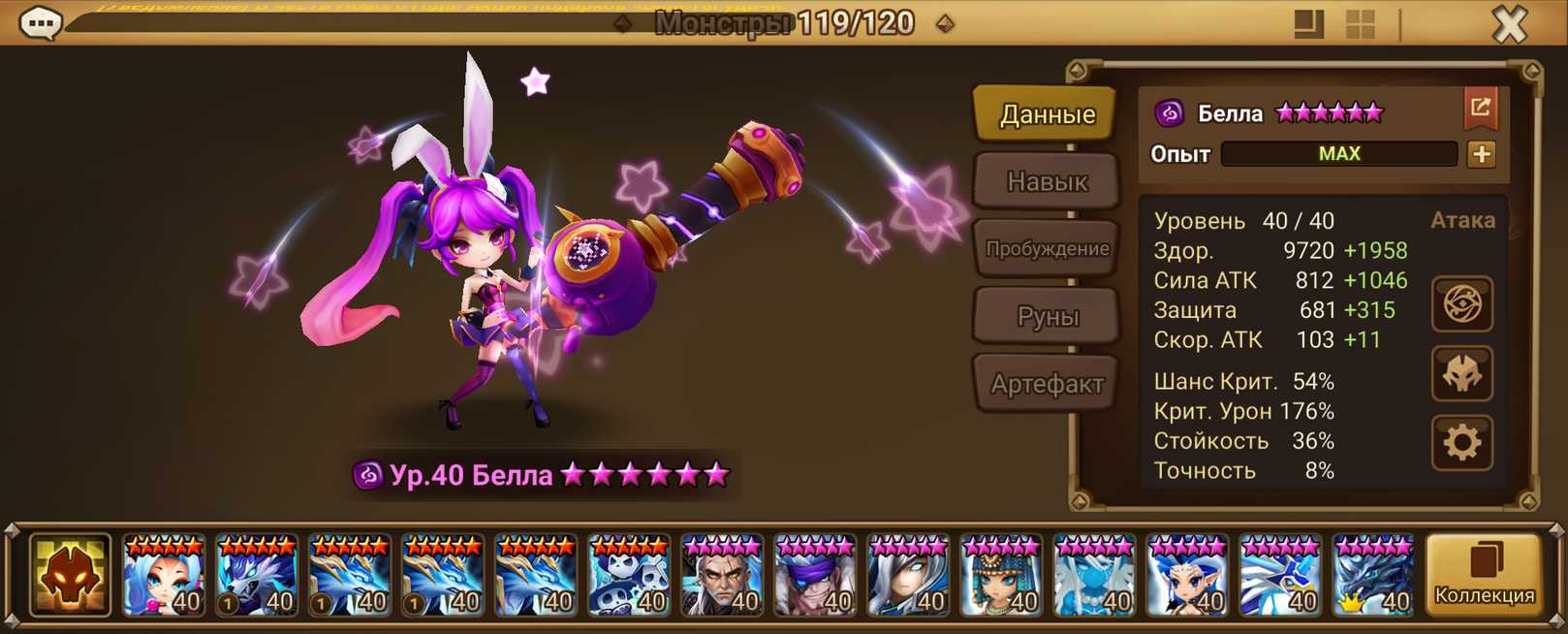This screenshot has height=634, width=1568.
Task: Share Белла using the red arrow icon
Action: click(x=1480, y=109)
